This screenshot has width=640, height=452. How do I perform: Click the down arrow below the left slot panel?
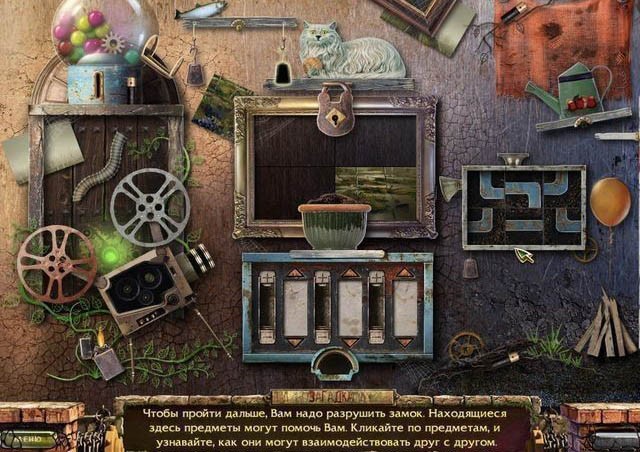(x=297, y=343)
